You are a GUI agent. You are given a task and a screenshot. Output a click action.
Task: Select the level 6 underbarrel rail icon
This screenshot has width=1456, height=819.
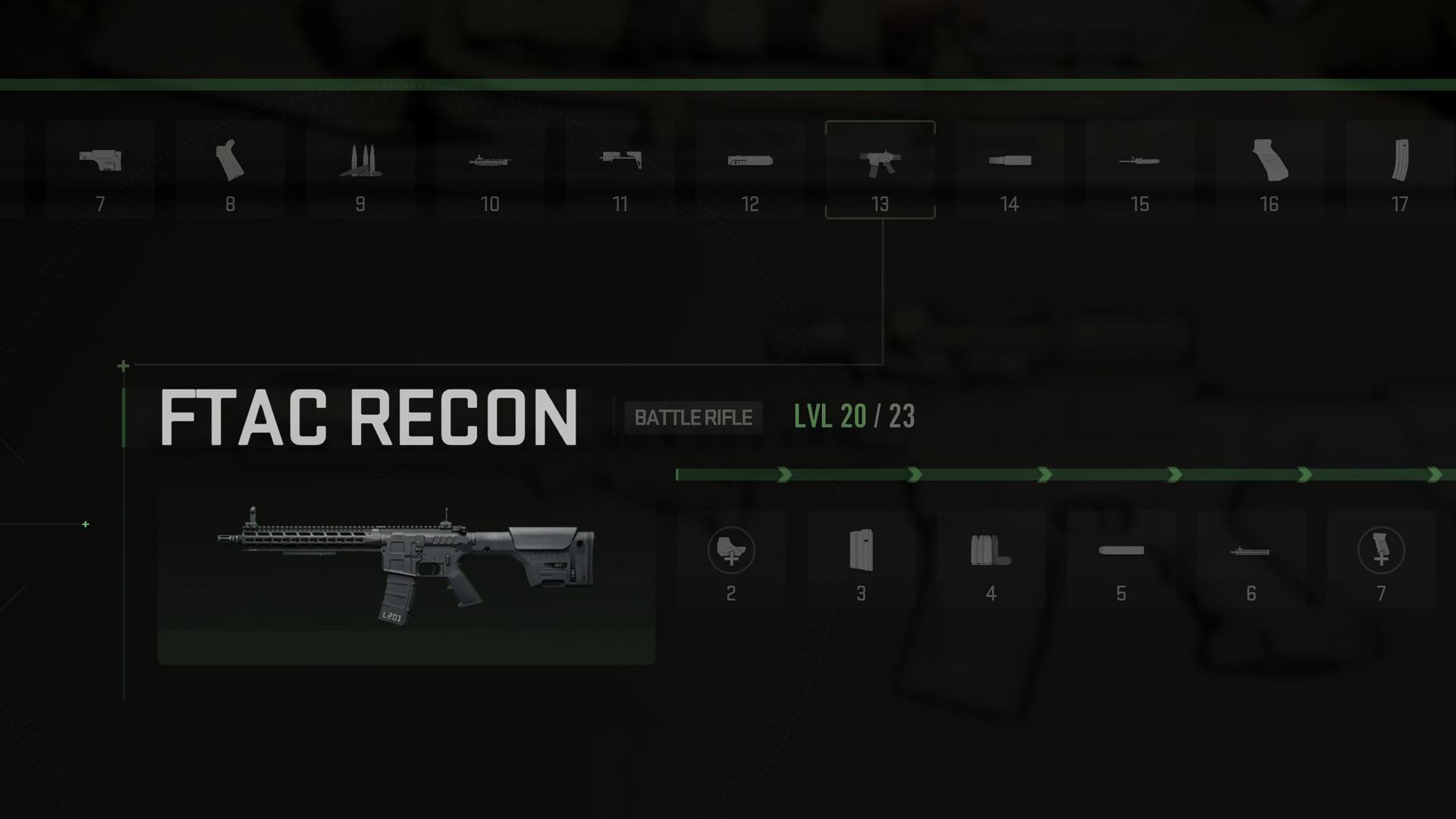point(1251,552)
